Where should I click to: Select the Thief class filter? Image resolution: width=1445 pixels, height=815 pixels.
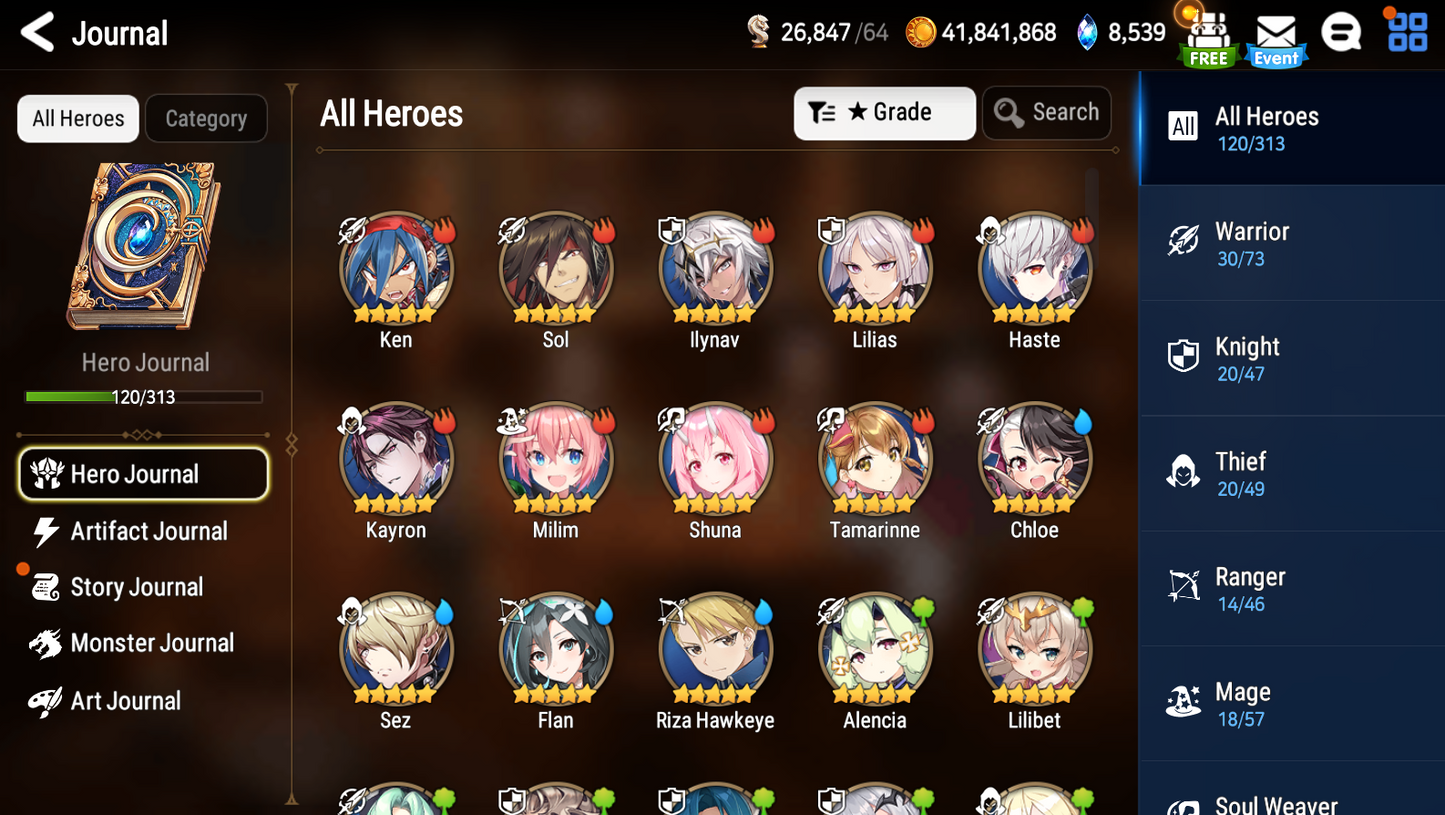(x=1291, y=473)
